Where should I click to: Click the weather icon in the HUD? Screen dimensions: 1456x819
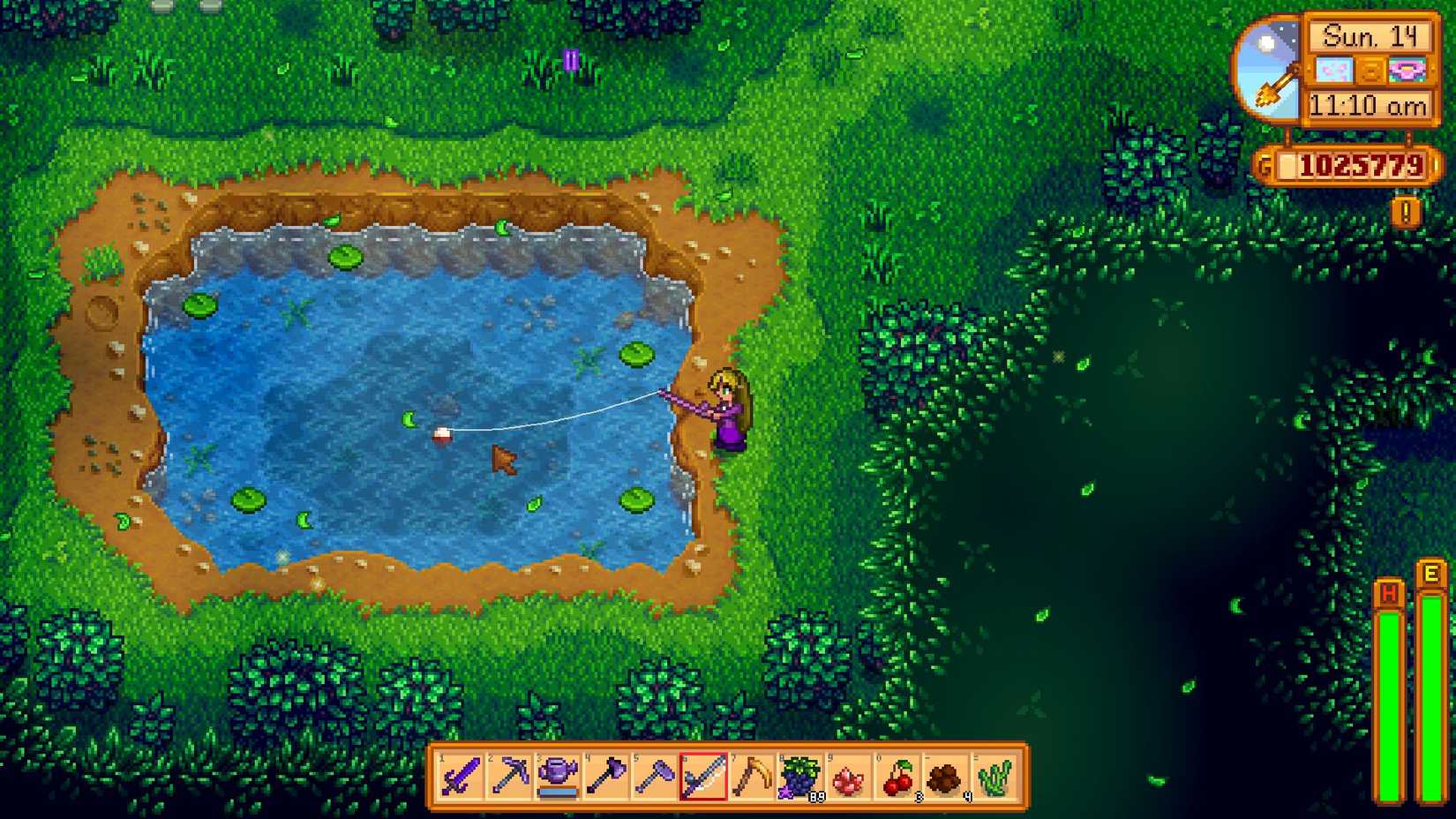(1334, 69)
